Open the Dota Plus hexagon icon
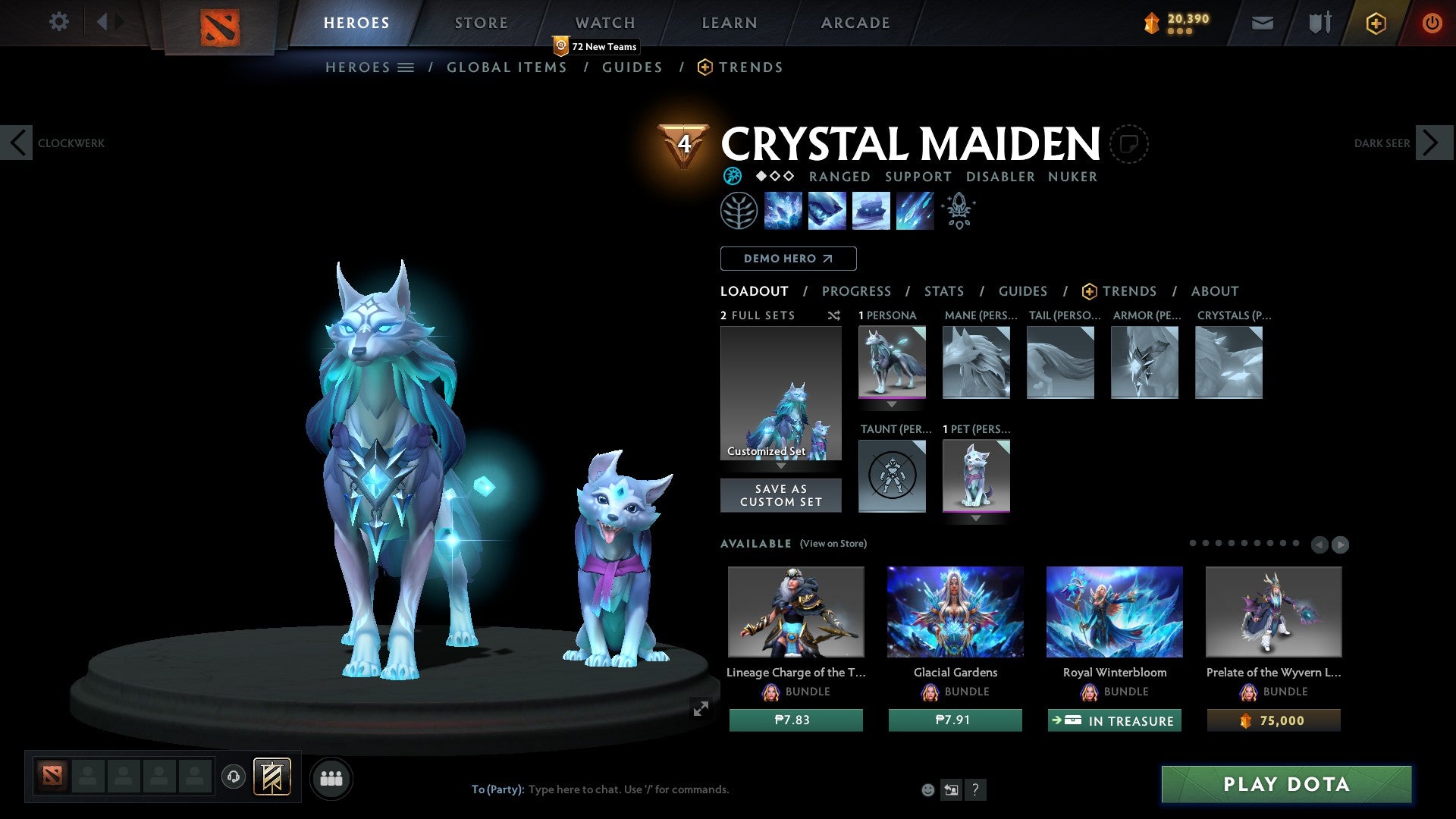Viewport: 1456px width, 819px height. tap(1375, 23)
